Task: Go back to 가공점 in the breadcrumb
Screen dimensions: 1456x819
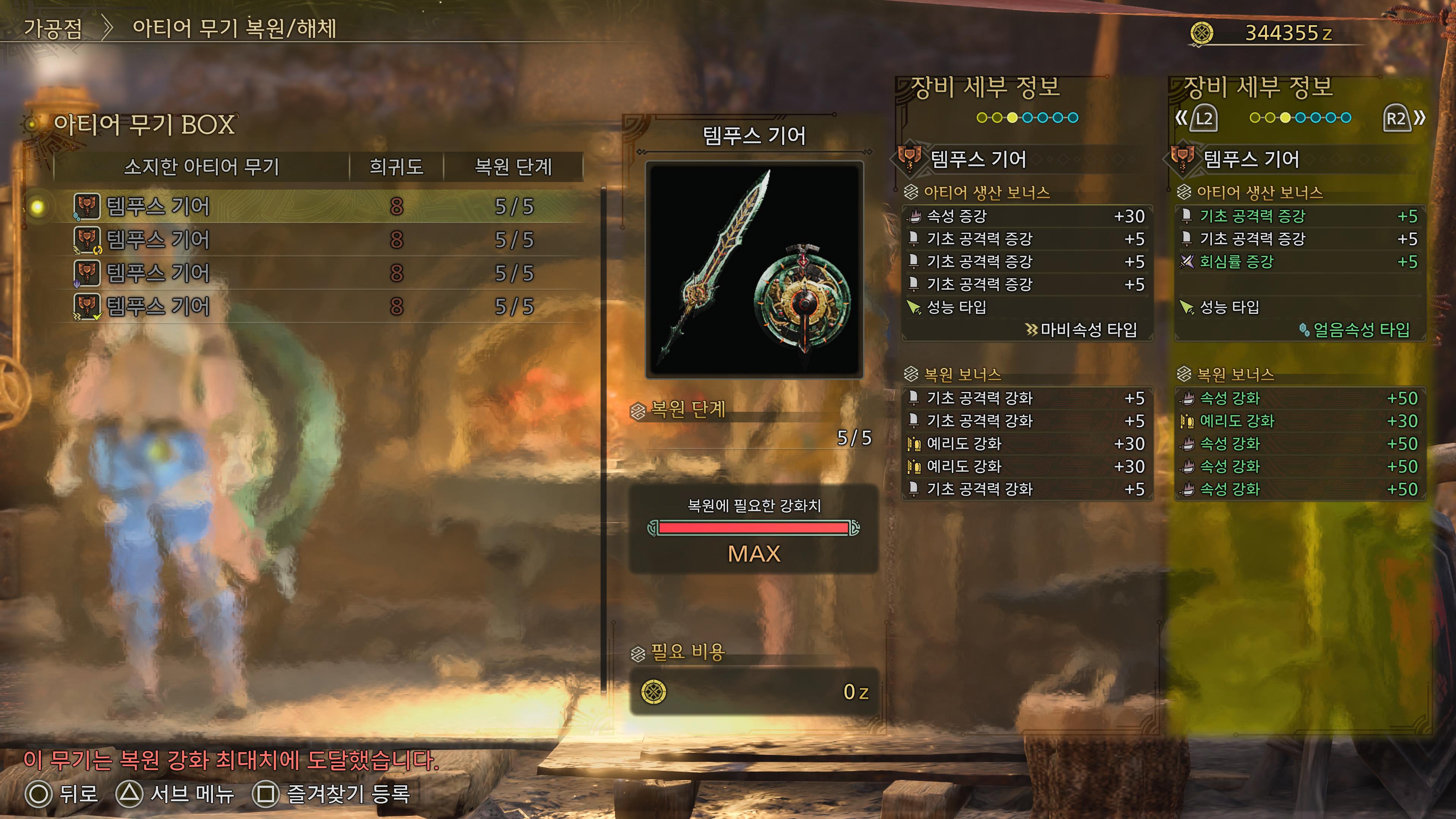Action: (x=53, y=29)
